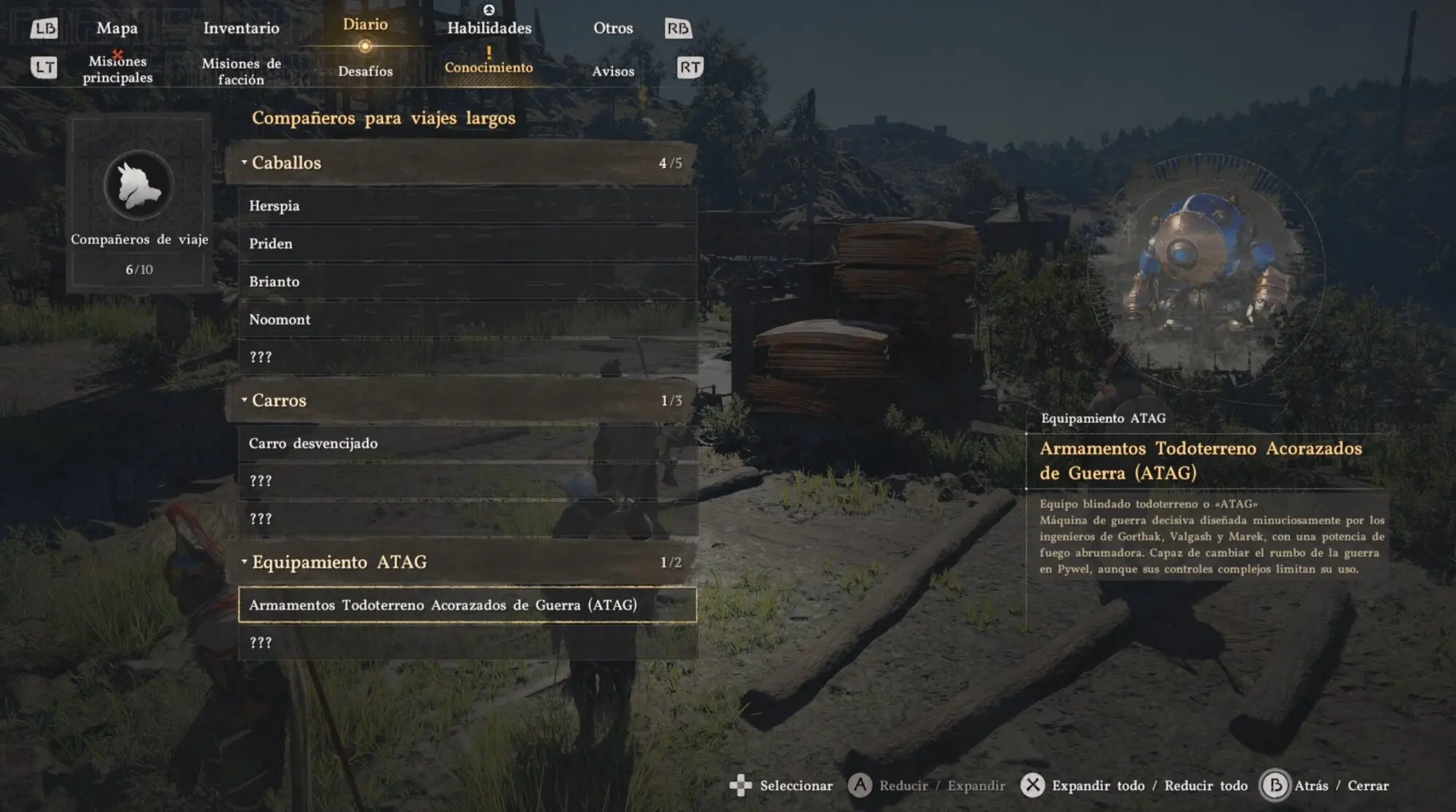This screenshot has width=1456, height=812.
Task: Collapse the Caballos section header
Action: pyautogui.click(x=462, y=163)
